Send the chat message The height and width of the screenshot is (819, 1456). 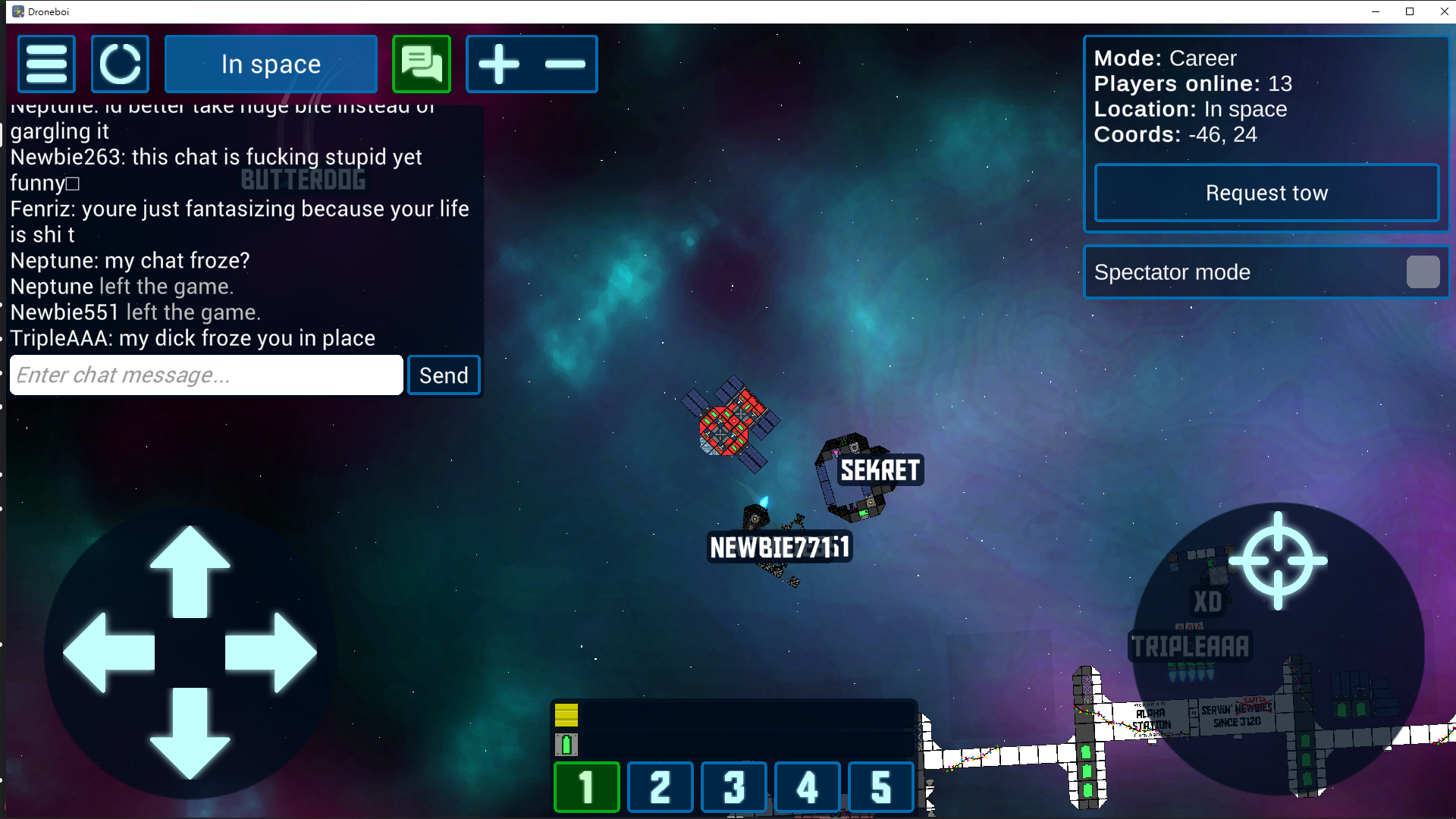click(444, 375)
